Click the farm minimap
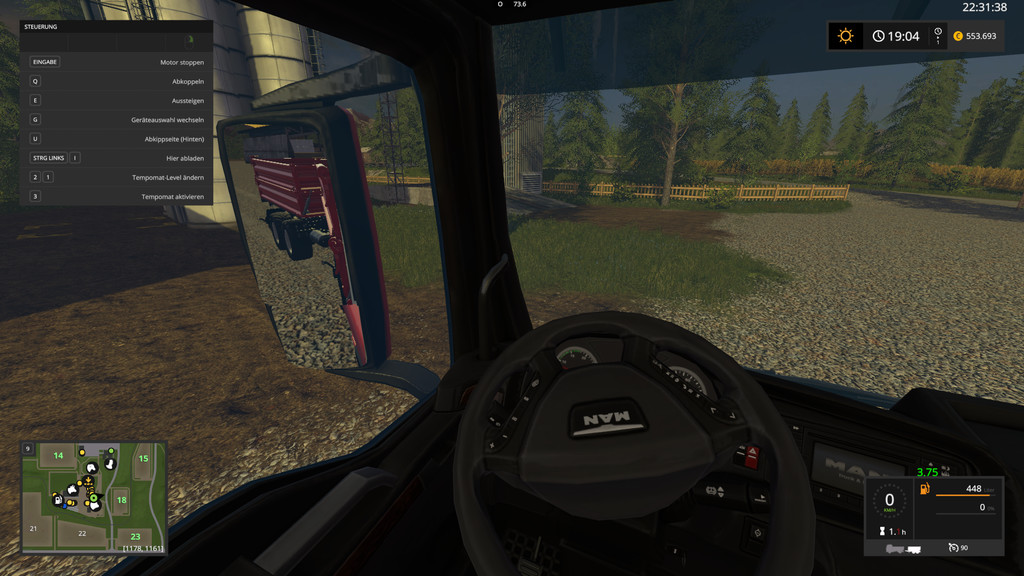Image resolution: width=1024 pixels, height=576 pixels. (93, 498)
